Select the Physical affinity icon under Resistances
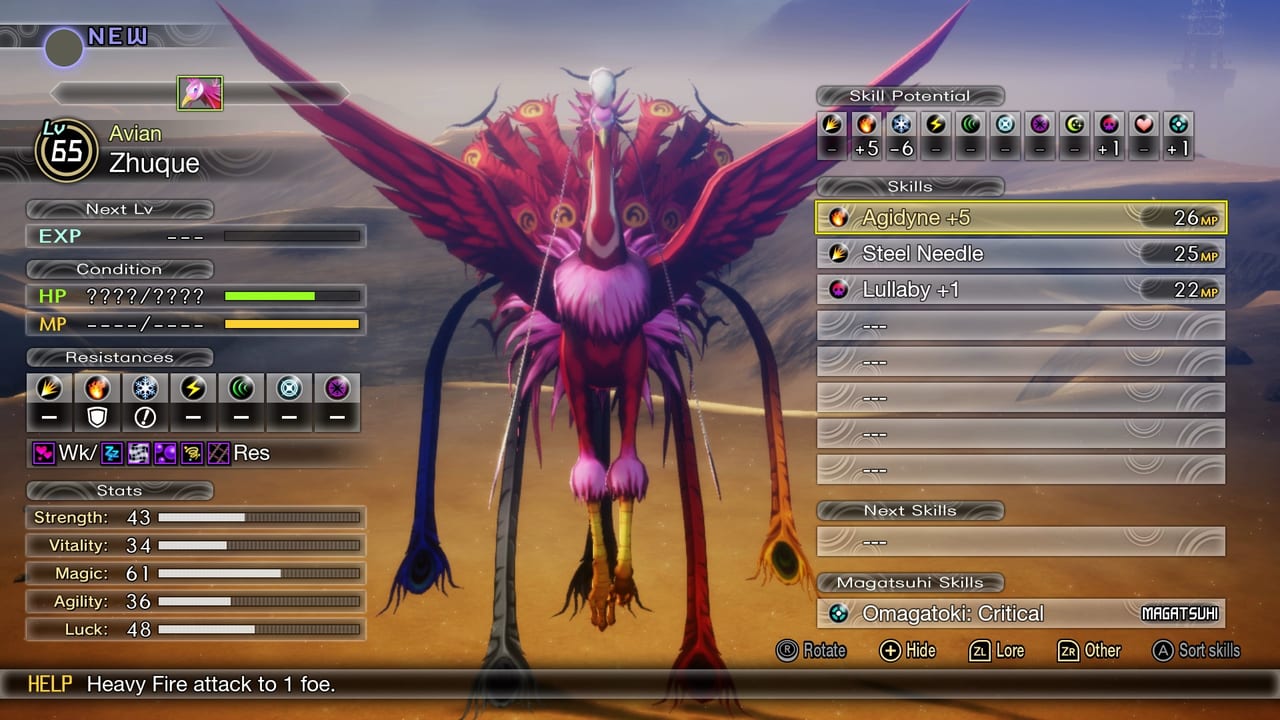 coord(48,389)
